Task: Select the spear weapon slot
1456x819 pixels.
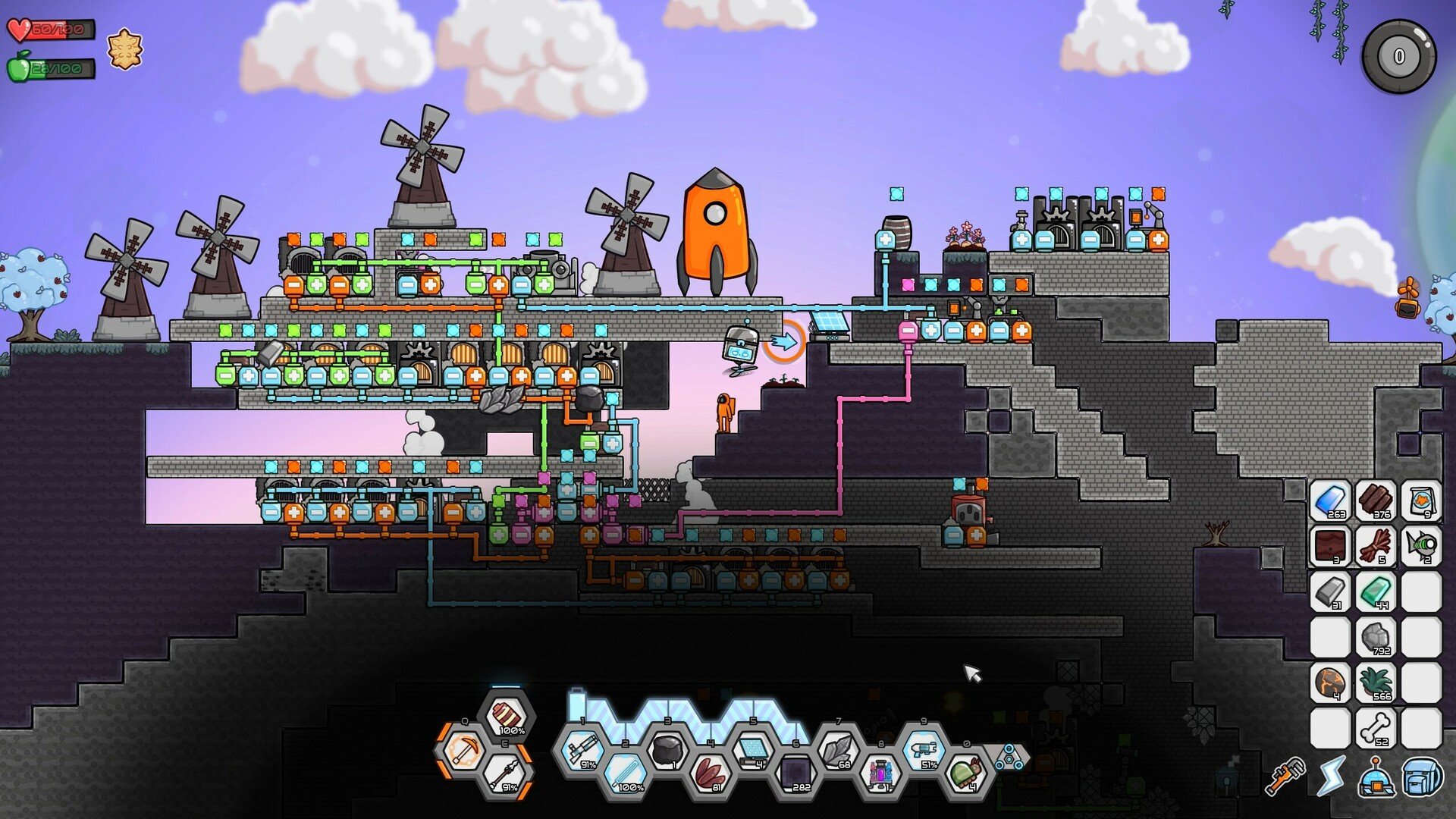Action: coord(507,773)
